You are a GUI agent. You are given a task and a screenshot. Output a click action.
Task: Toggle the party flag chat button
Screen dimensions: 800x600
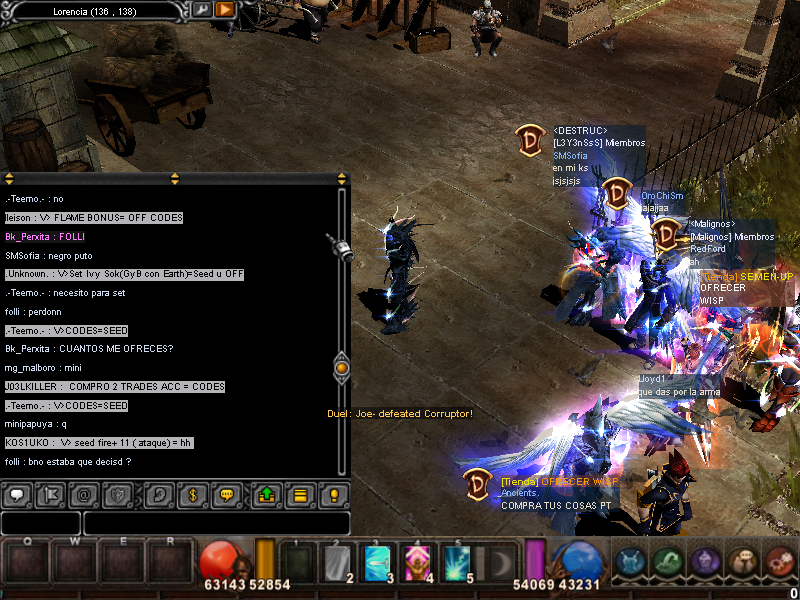pyautogui.click(x=51, y=494)
